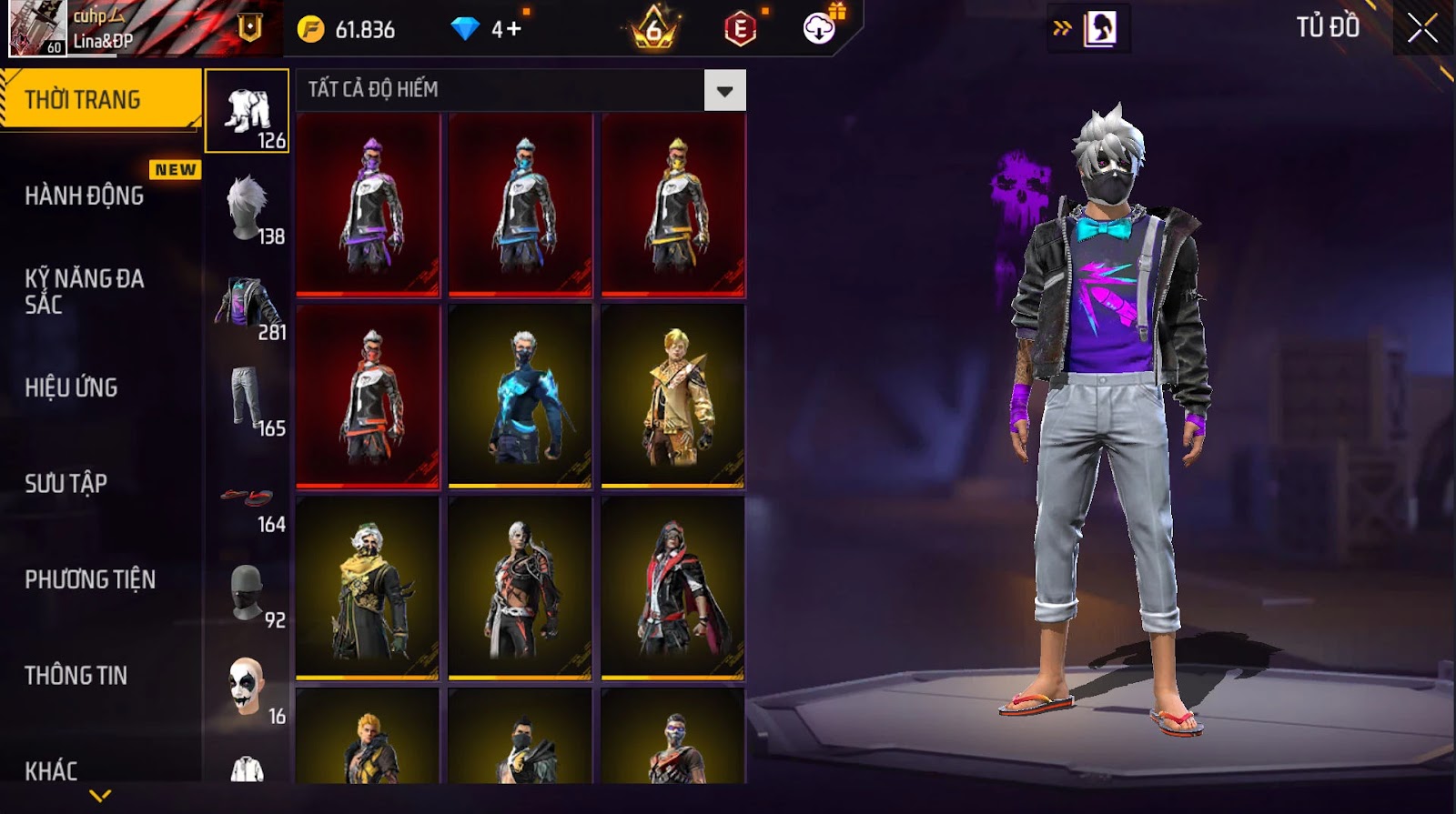Open the cloud download icon with gift
1456x814 pixels.
[x=820, y=28]
